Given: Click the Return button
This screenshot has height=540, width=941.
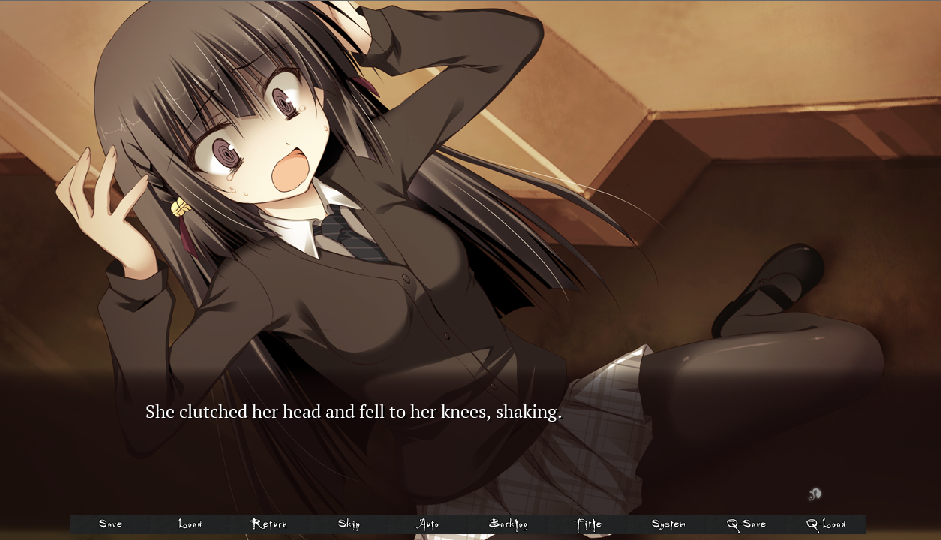Looking at the screenshot, I should 269,524.
